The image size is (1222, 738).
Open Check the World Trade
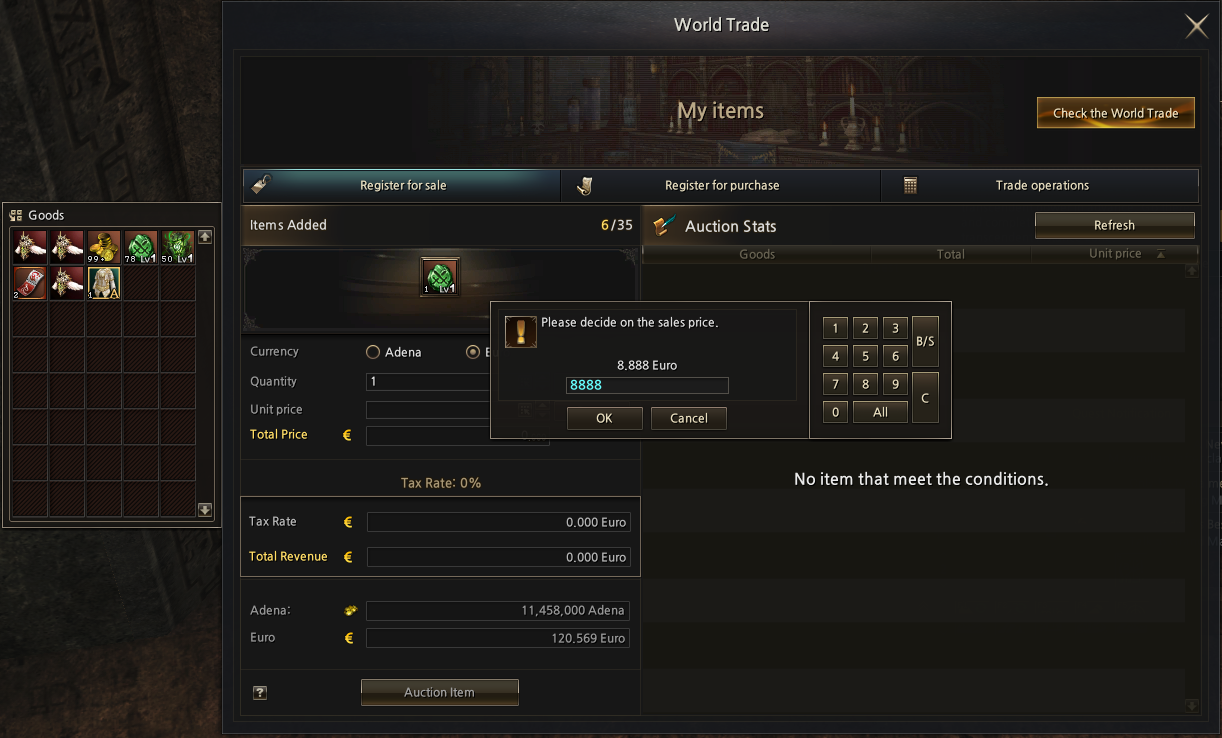[x=1115, y=113]
